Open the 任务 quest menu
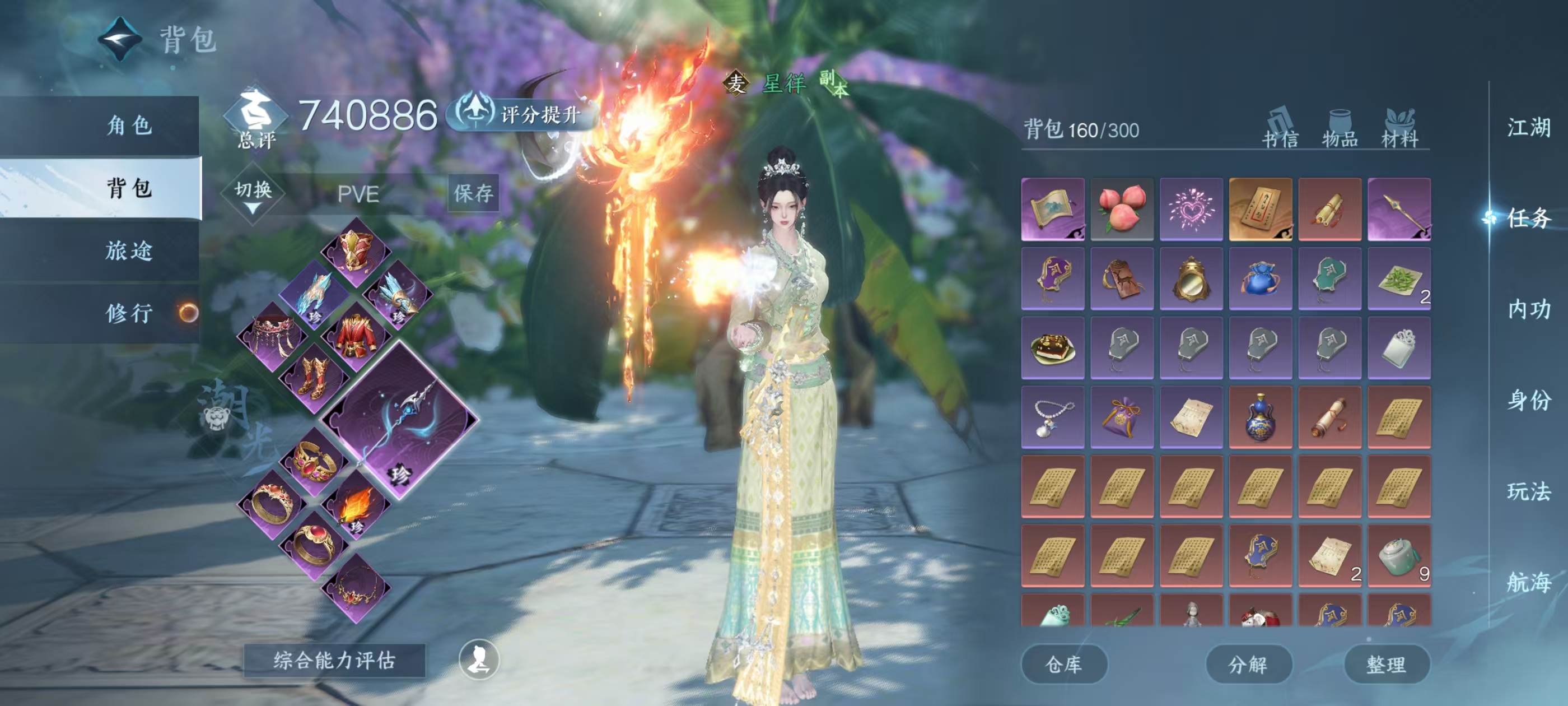 [x=1528, y=218]
